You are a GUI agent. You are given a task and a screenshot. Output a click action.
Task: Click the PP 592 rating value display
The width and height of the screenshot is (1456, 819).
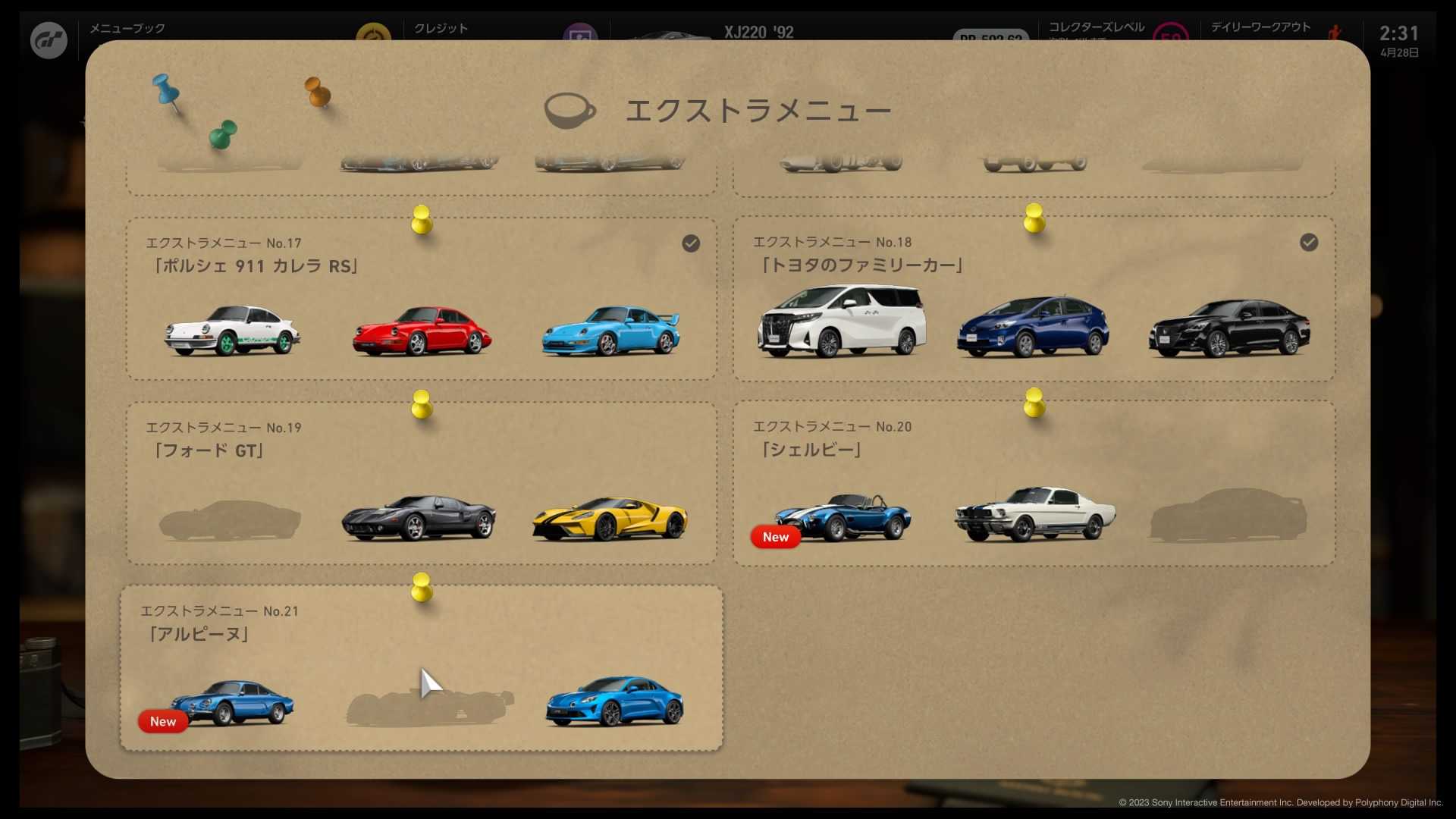[990, 38]
